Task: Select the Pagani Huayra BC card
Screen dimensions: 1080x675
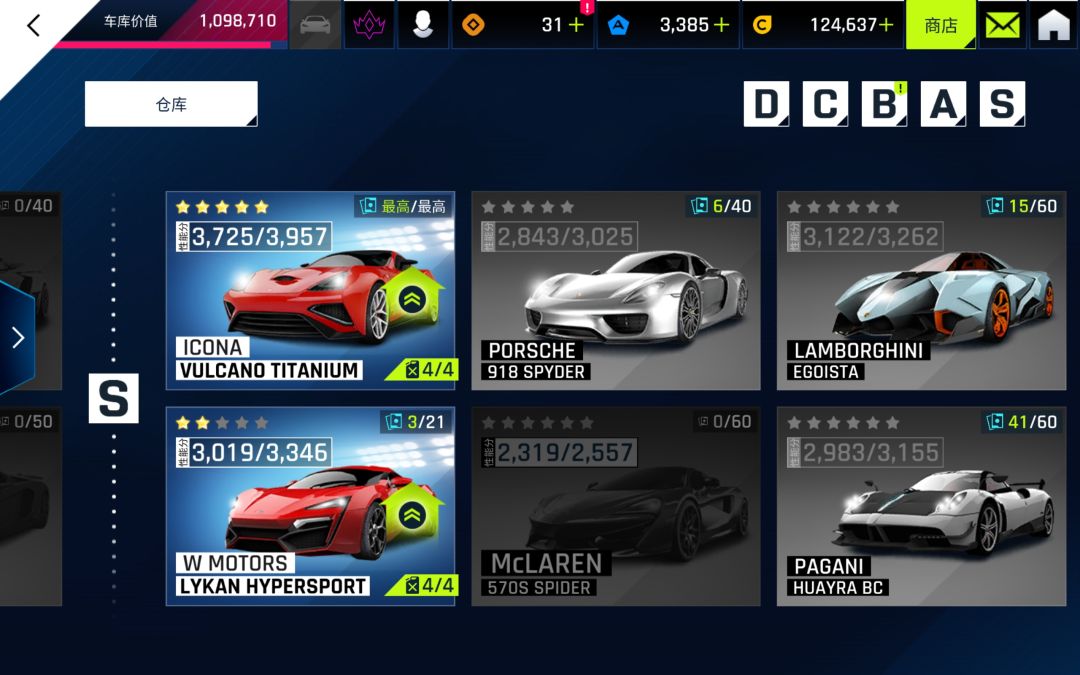Action: pos(921,505)
